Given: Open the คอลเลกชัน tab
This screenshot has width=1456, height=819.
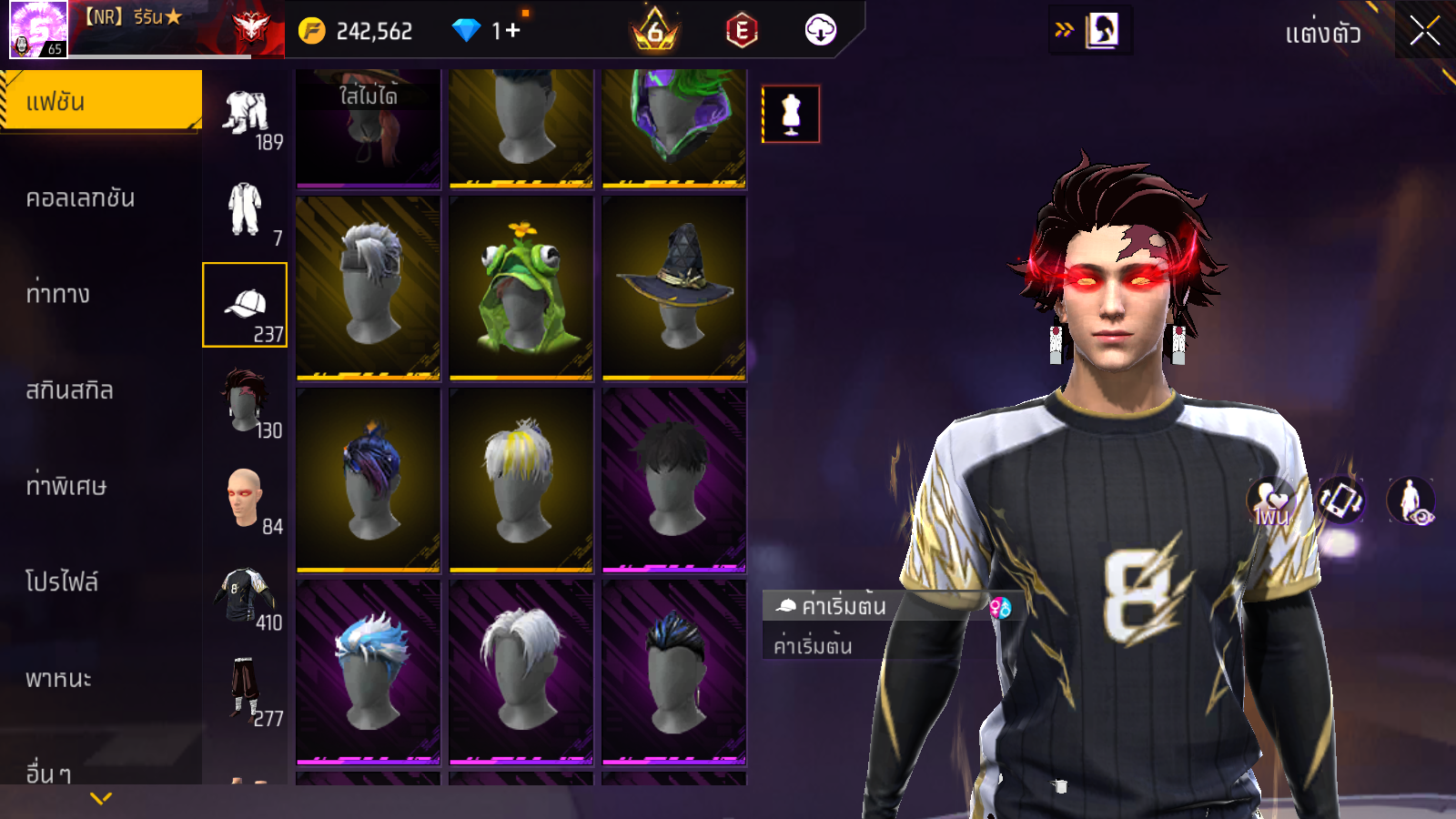Looking at the screenshot, I should [80, 198].
